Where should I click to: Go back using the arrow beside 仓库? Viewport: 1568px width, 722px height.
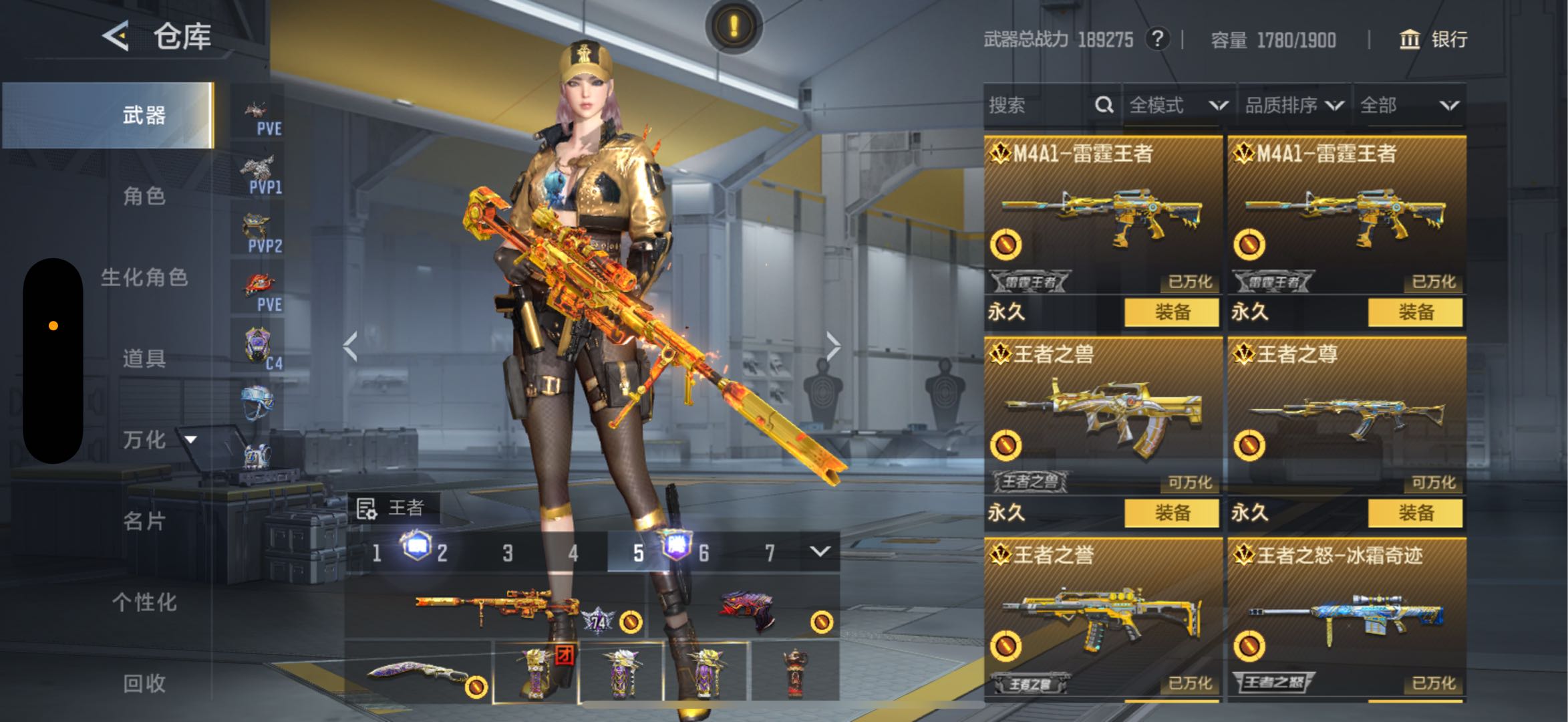click(x=116, y=36)
